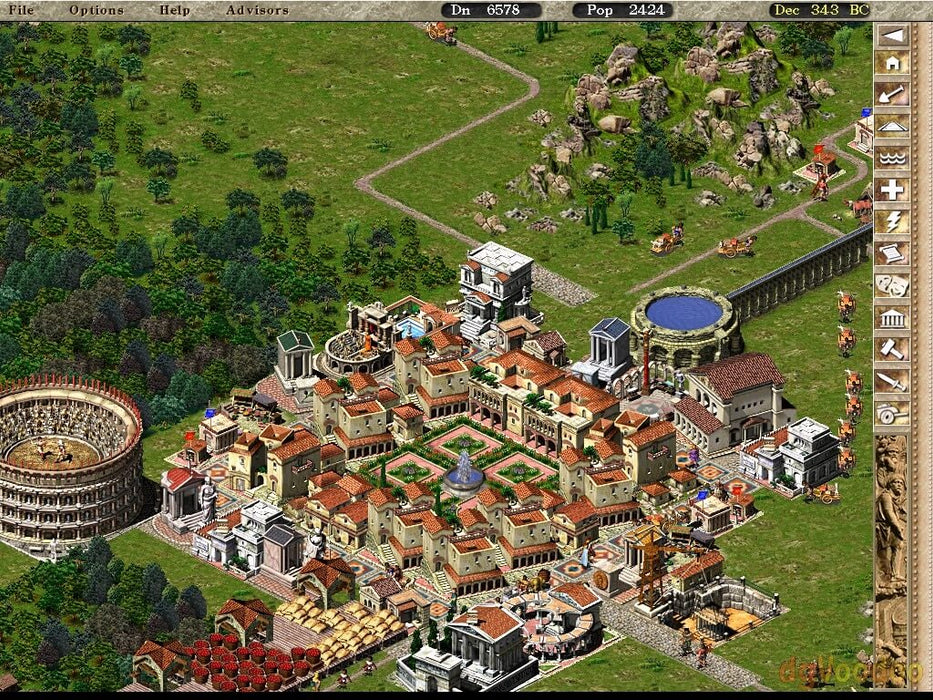Open the water structures build menu
Image resolution: width=933 pixels, height=700 pixels.
point(892,158)
